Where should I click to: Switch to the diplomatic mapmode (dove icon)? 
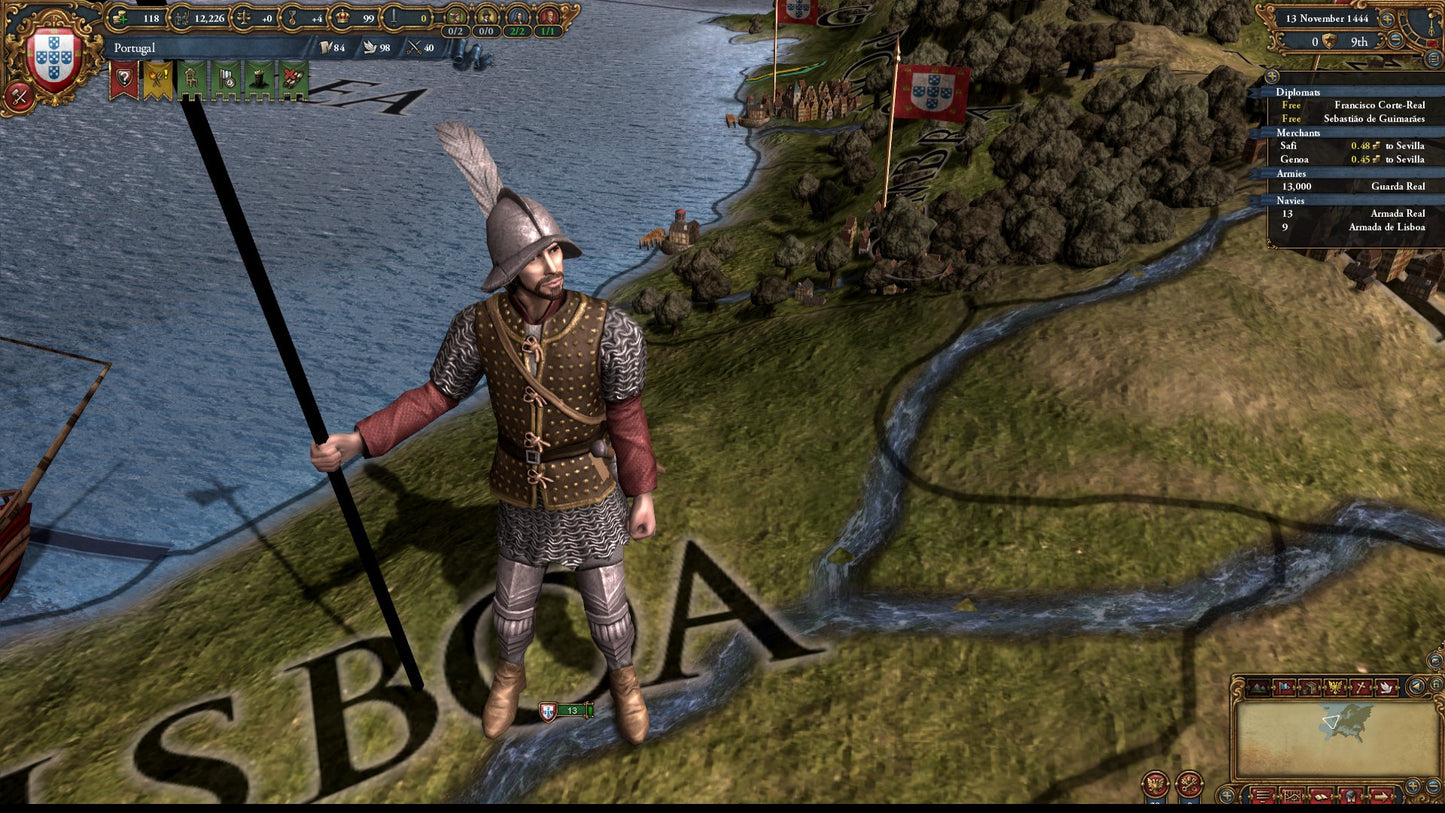(1388, 687)
